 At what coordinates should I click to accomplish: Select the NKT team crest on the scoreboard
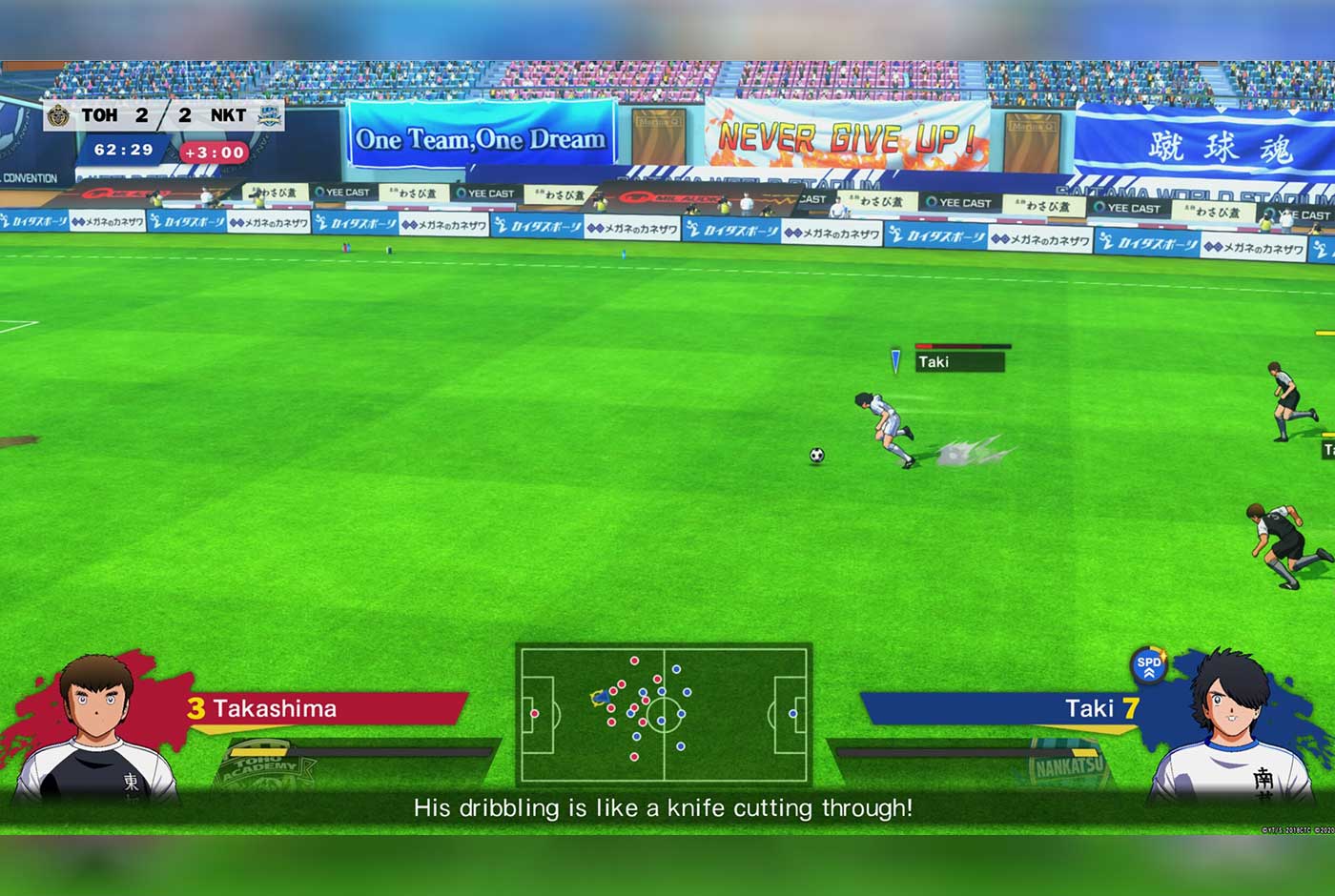[x=268, y=114]
